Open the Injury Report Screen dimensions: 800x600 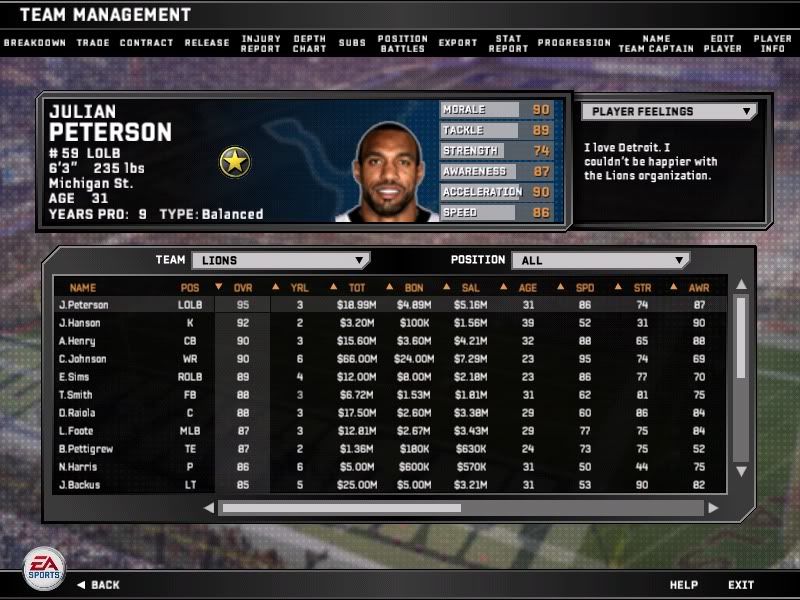(x=261, y=43)
